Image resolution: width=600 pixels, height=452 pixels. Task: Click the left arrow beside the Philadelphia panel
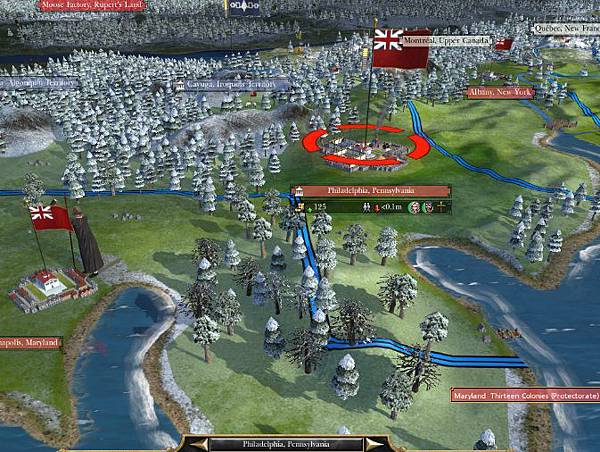(x=200, y=443)
